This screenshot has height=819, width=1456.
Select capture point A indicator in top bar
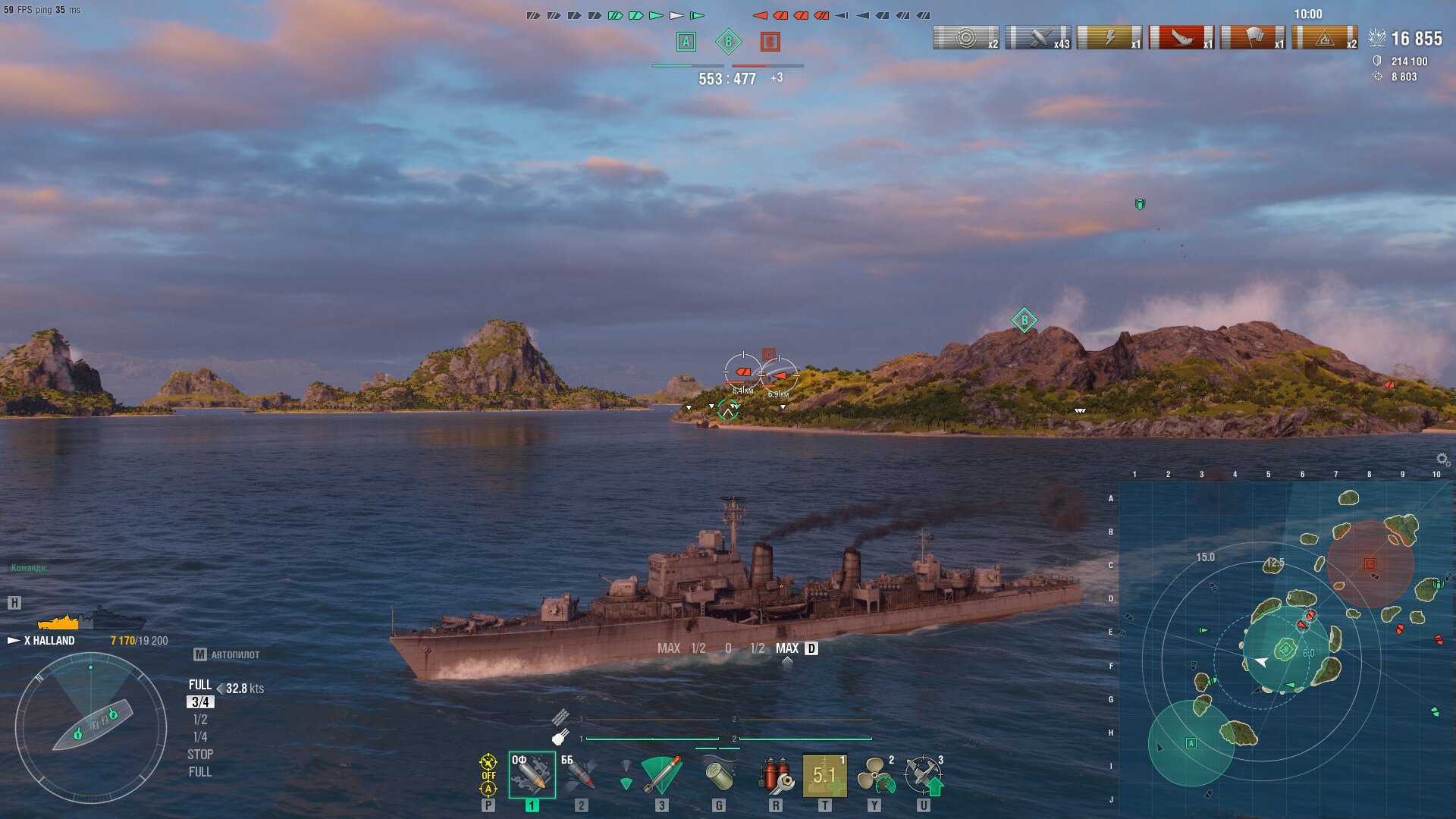(x=686, y=42)
